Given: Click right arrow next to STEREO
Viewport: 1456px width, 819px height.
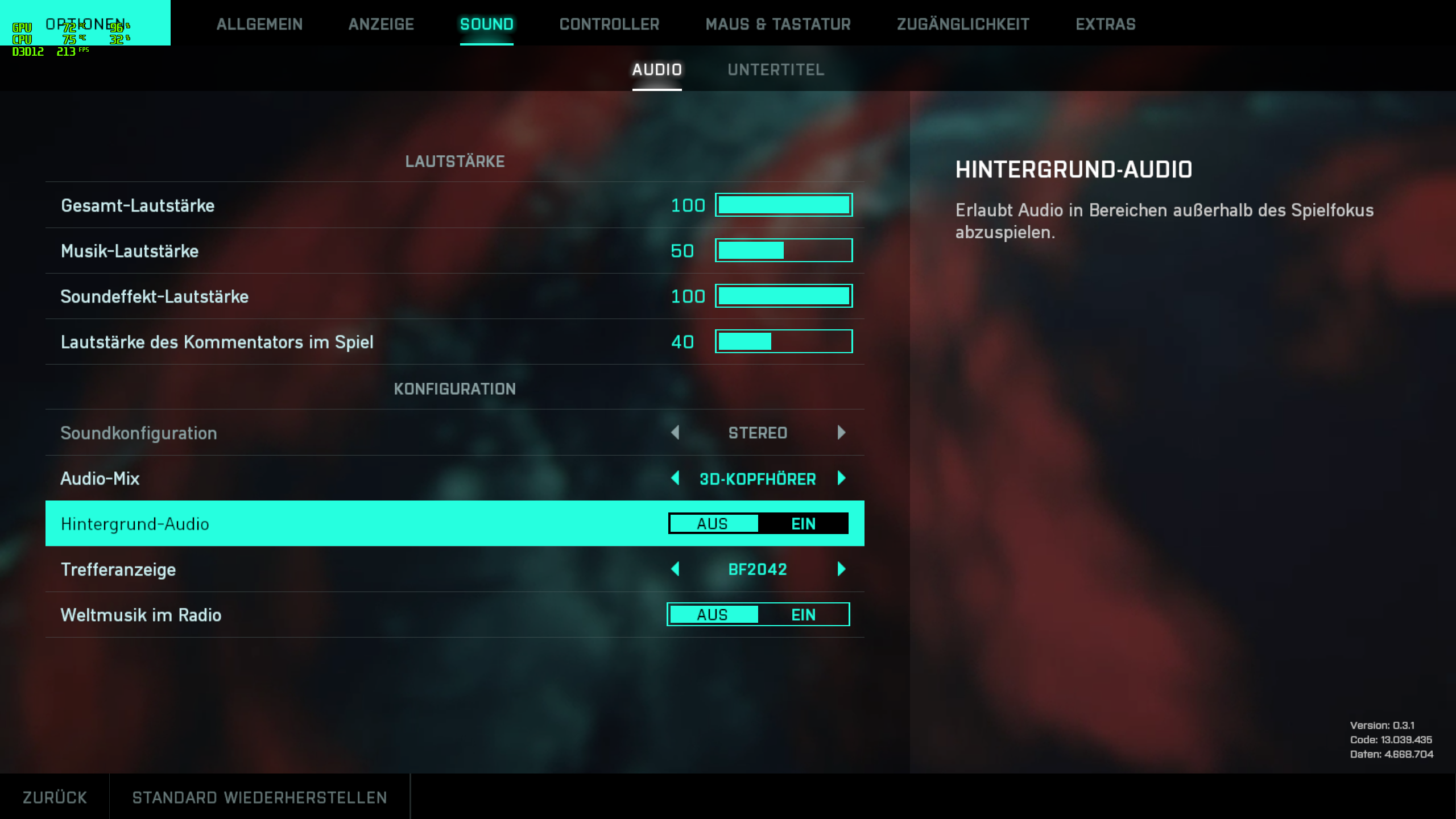Looking at the screenshot, I should tap(841, 433).
